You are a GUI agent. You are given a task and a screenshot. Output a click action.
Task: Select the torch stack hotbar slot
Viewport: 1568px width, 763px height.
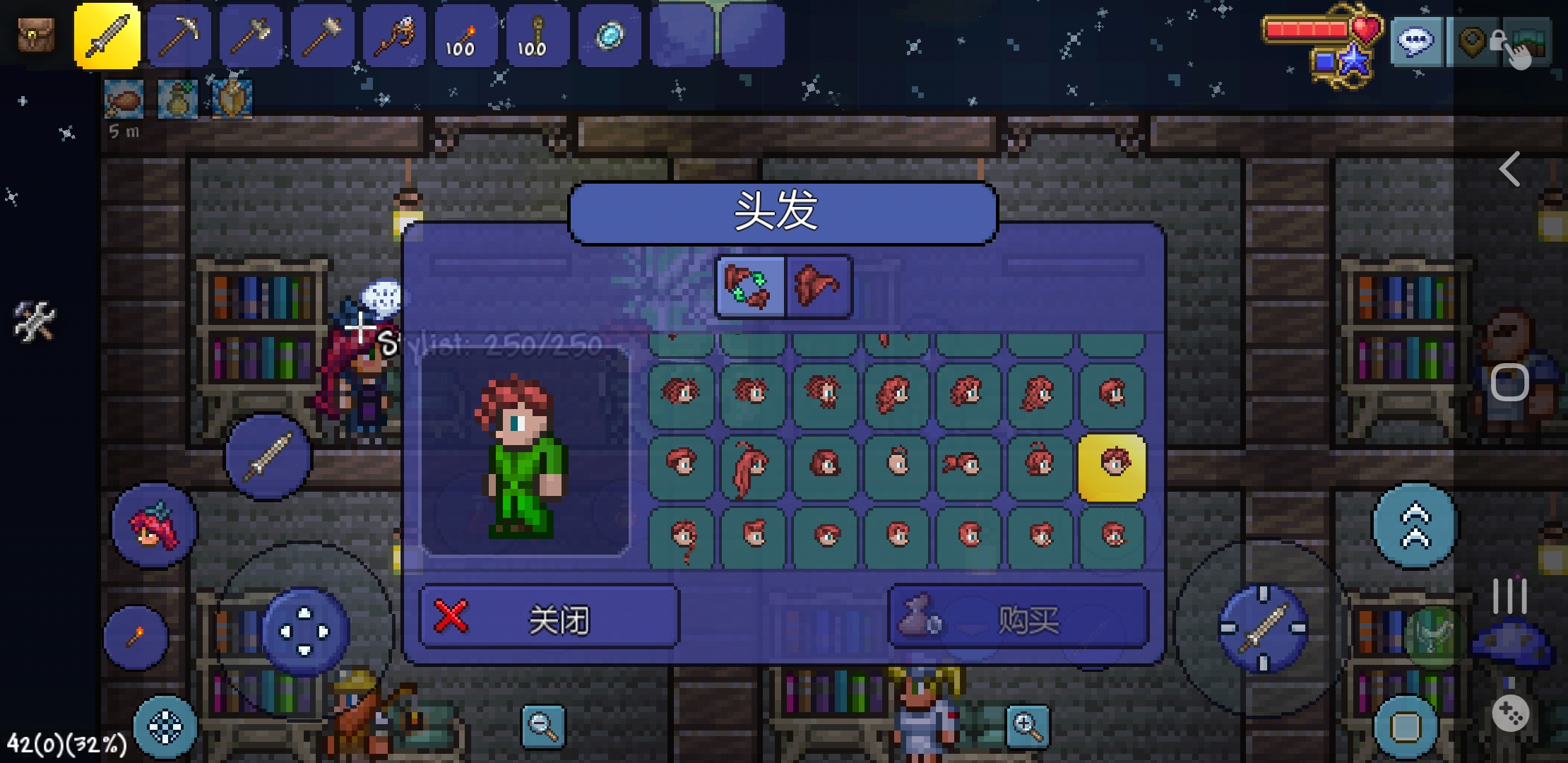tap(466, 35)
